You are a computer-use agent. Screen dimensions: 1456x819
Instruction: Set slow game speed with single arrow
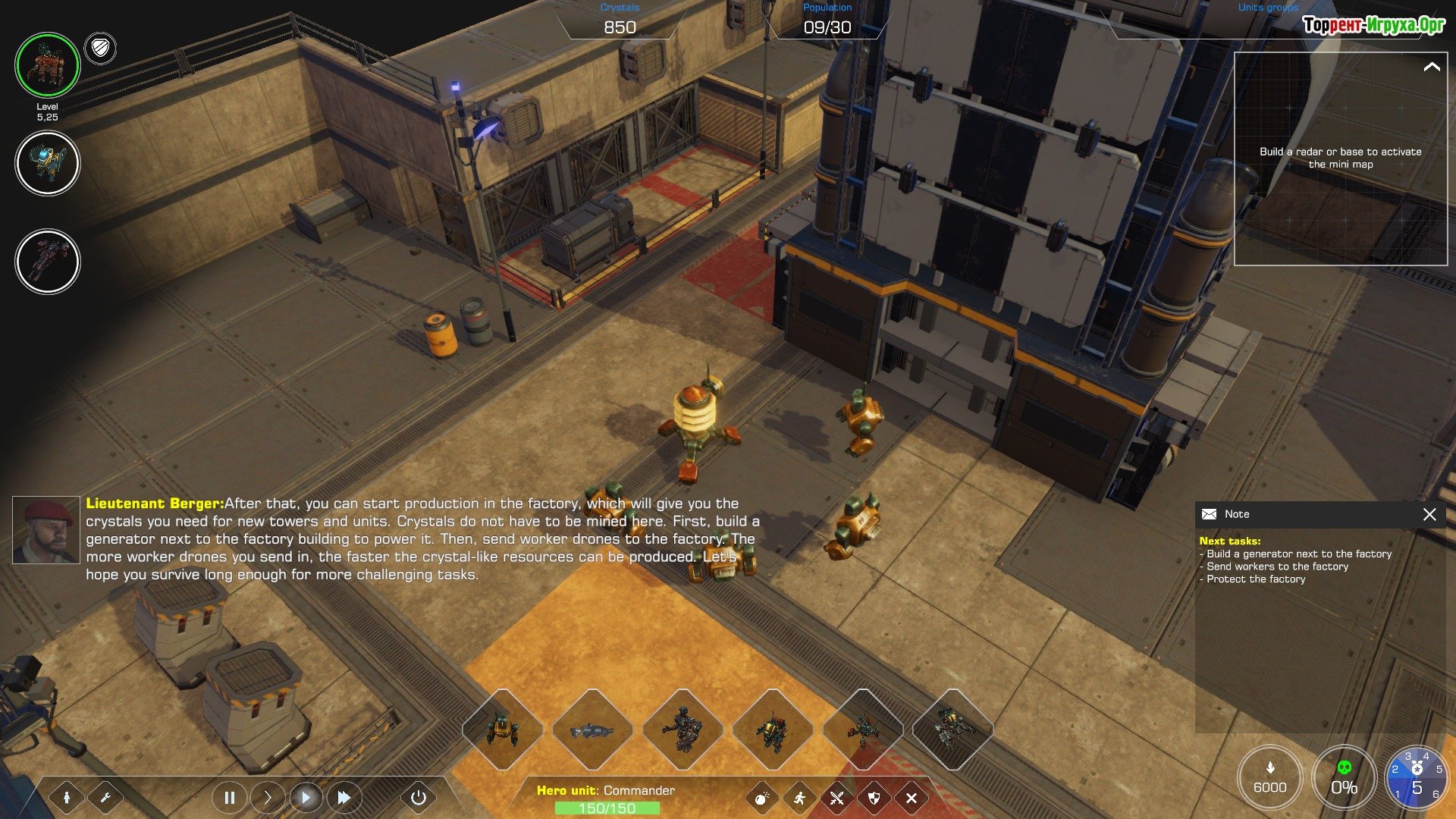pos(267,798)
